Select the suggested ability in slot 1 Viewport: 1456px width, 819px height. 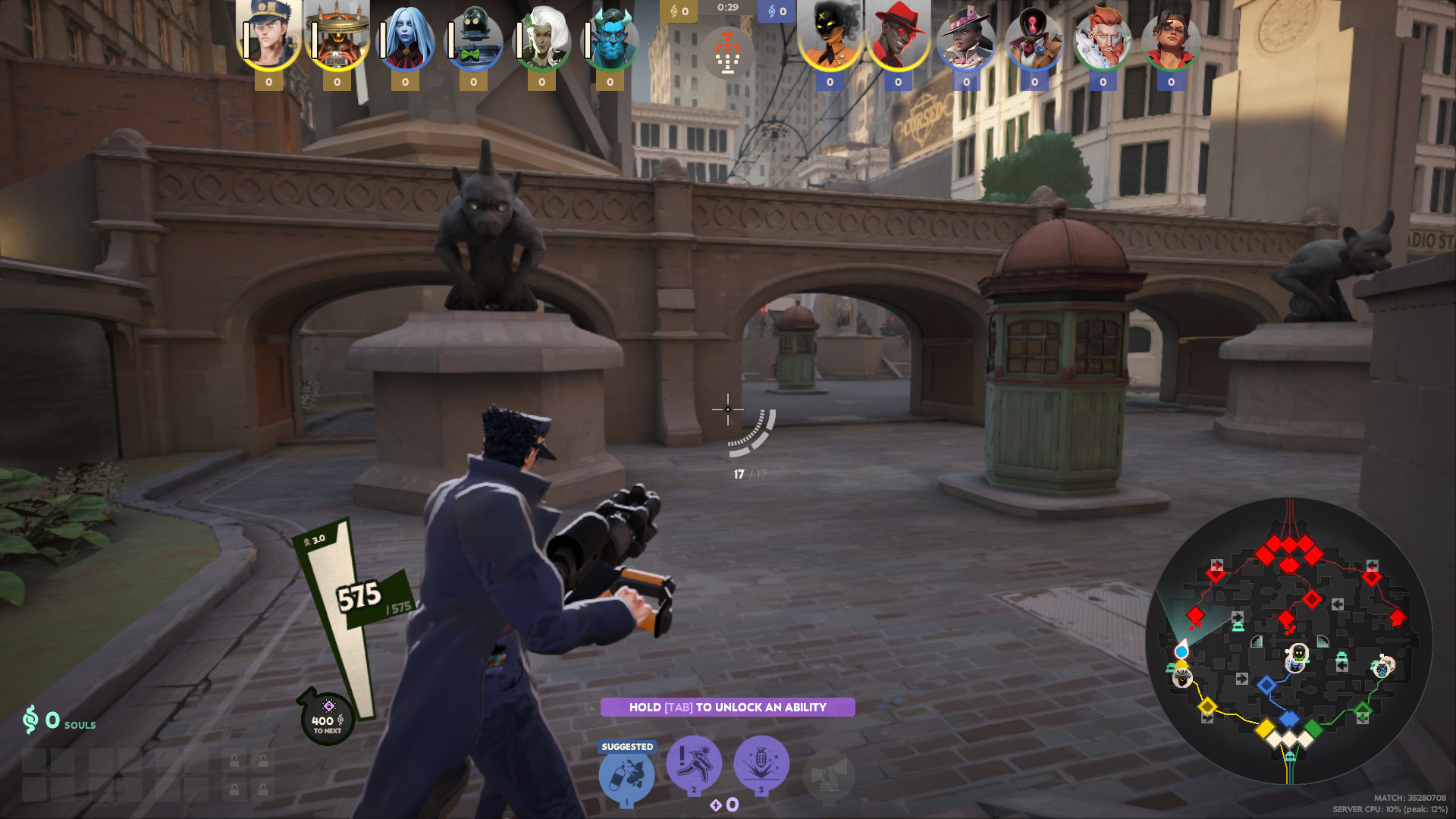click(x=628, y=770)
